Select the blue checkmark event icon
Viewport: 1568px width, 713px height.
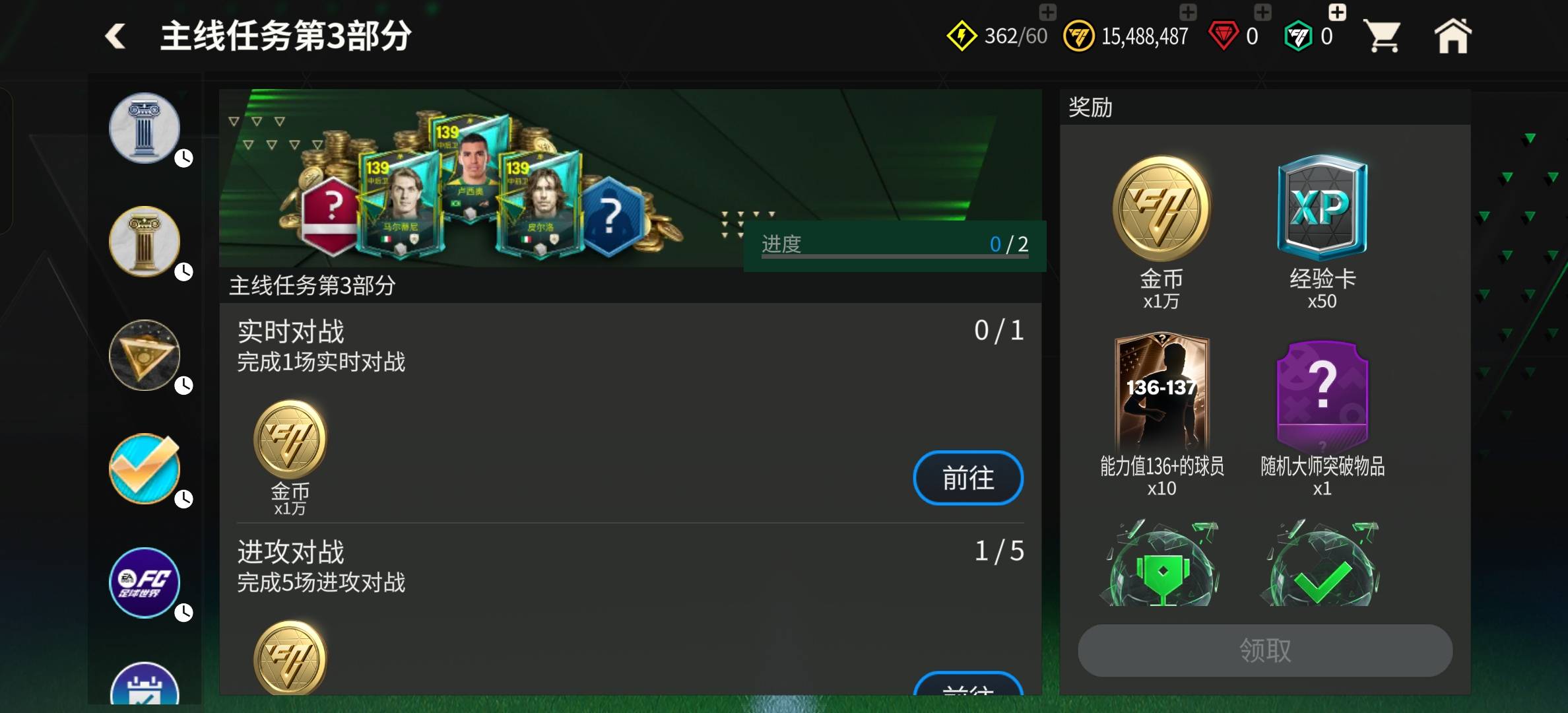144,469
